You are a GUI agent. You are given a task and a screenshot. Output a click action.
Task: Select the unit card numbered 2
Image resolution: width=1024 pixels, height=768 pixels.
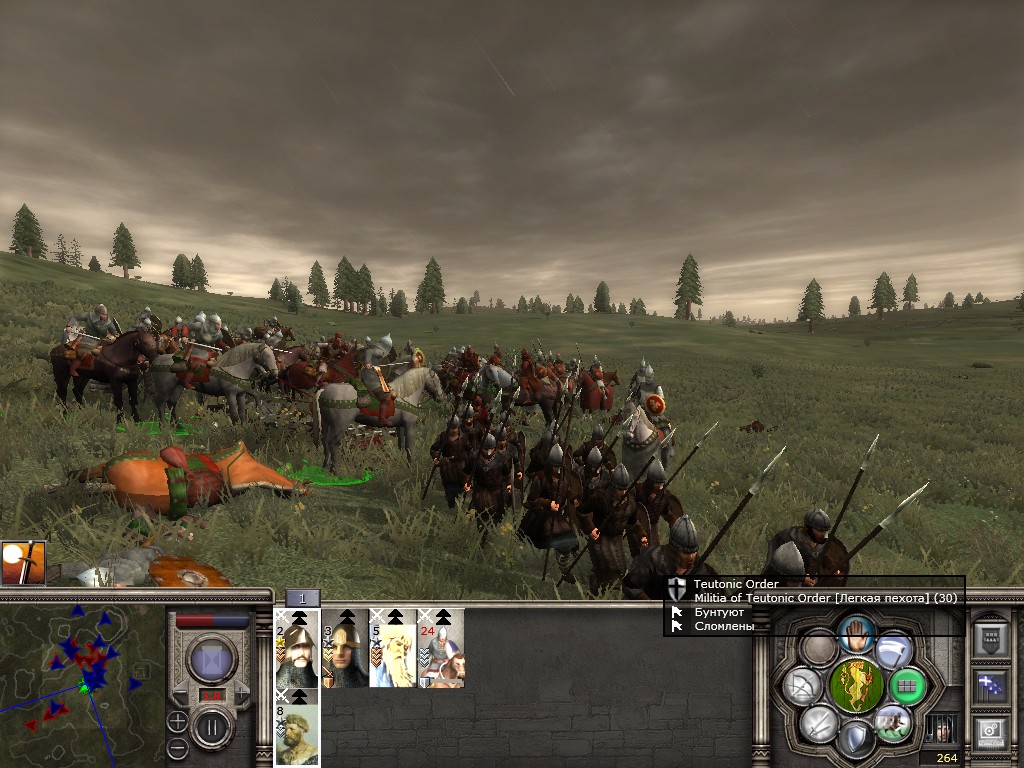pos(297,649)
